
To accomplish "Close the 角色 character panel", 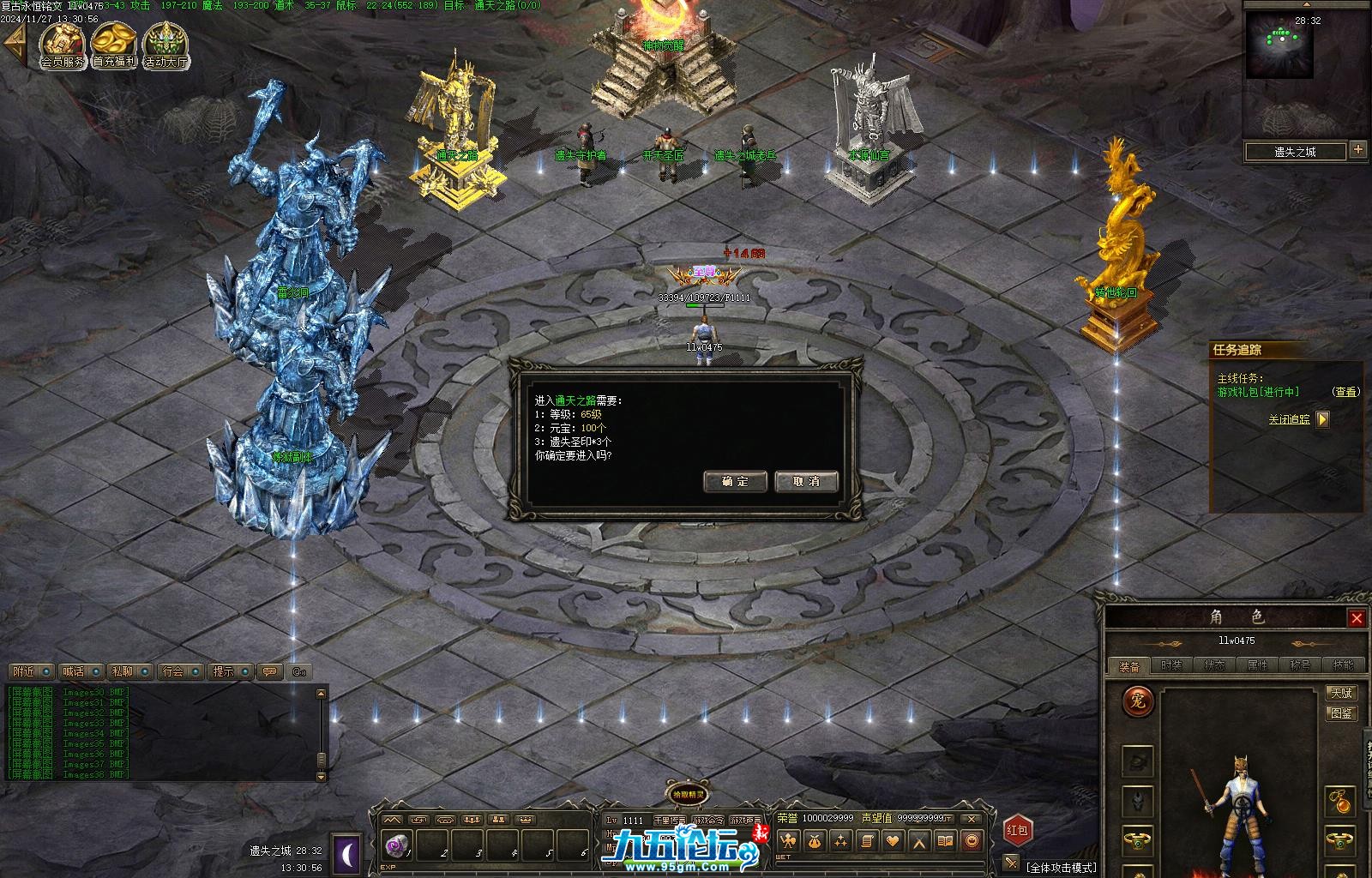I will [1357, 618].
